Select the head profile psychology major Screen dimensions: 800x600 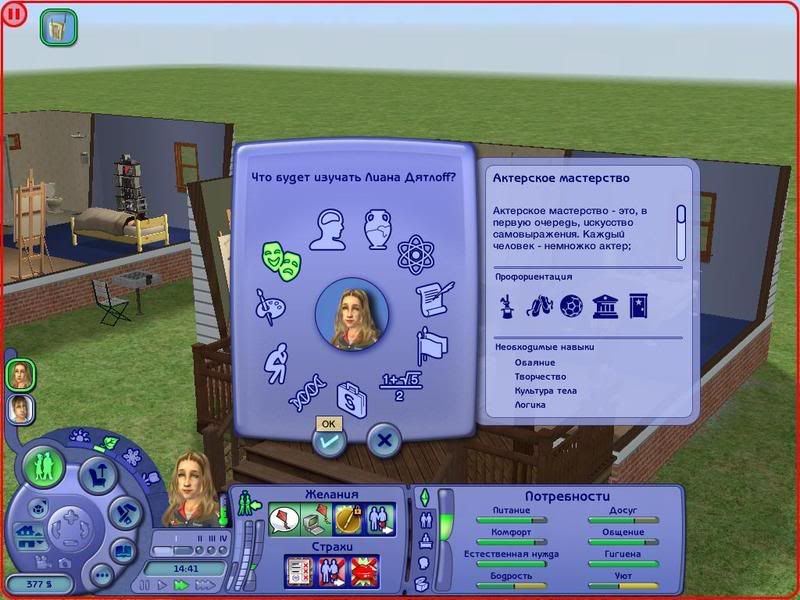coord(327,229)
